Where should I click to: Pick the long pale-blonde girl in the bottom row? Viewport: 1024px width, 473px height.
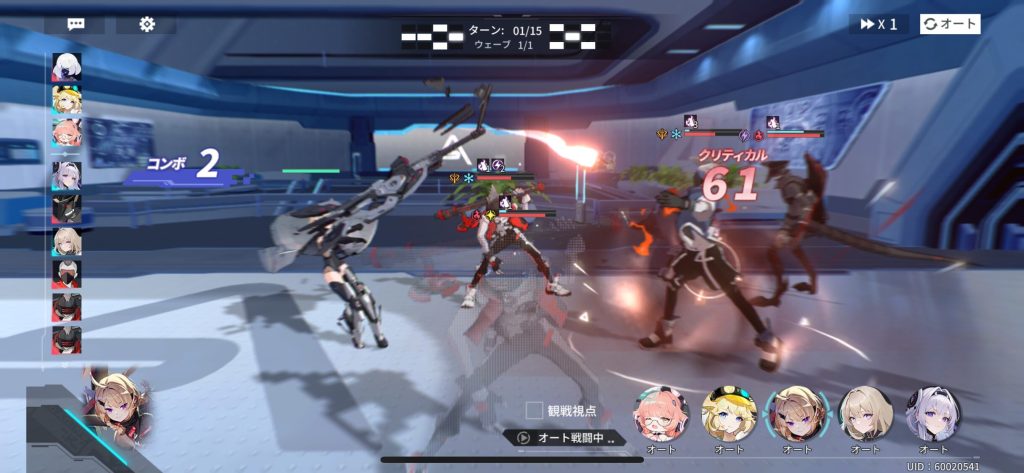click(865, 412)
